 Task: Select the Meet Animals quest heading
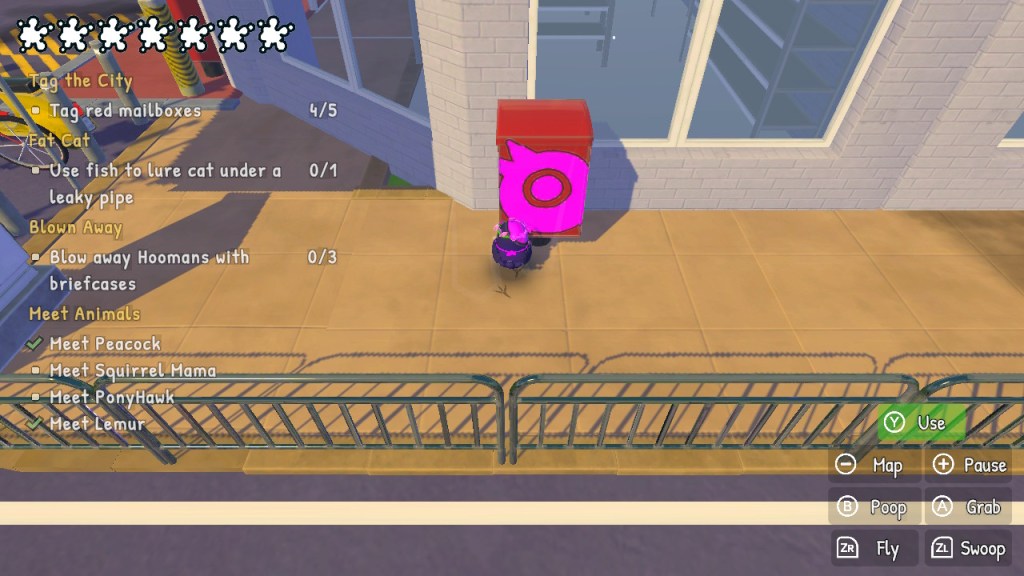pyautogui.click(x=85, y=314)
